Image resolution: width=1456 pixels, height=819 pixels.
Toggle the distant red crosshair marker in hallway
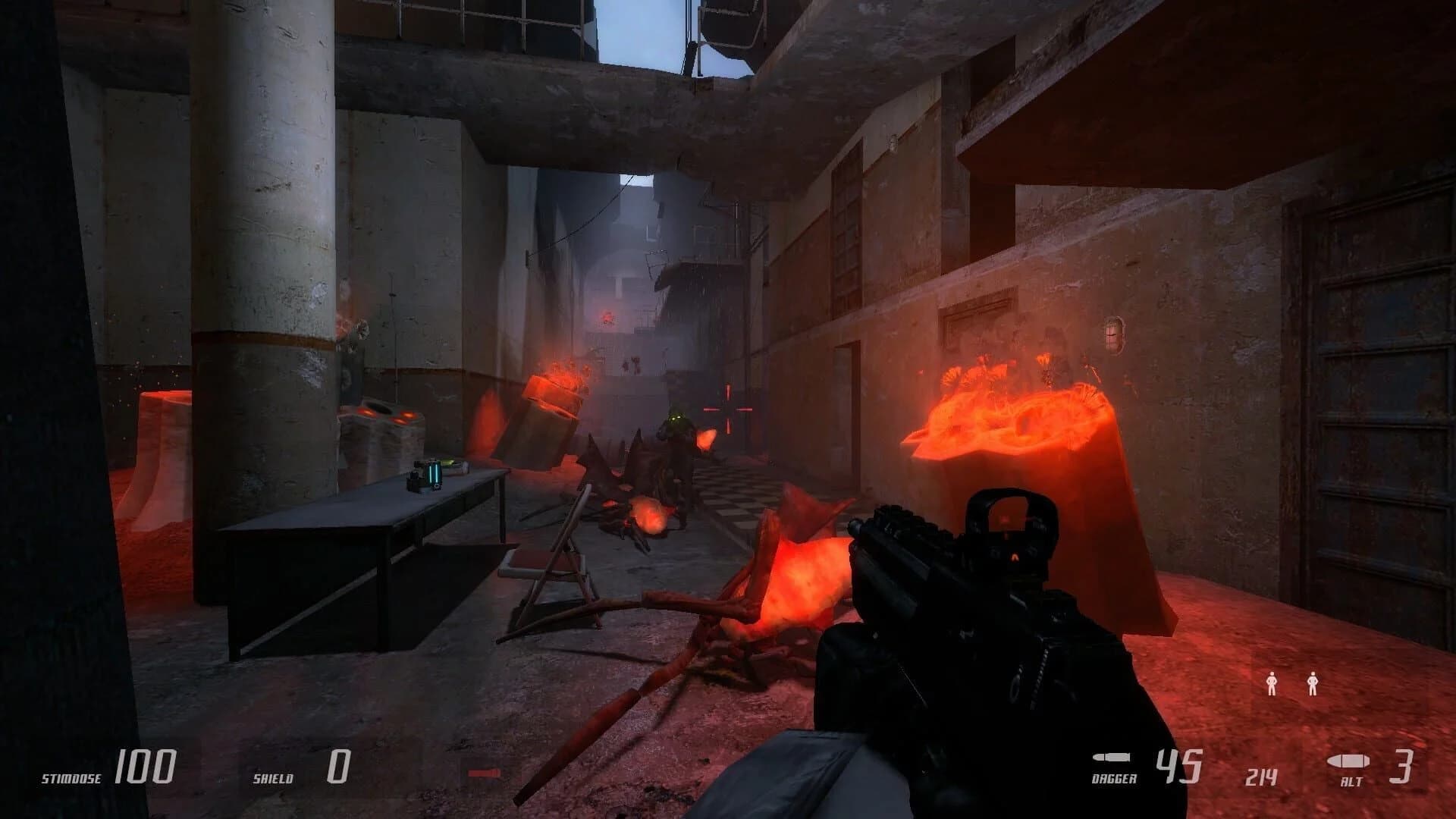coord(730,408)
